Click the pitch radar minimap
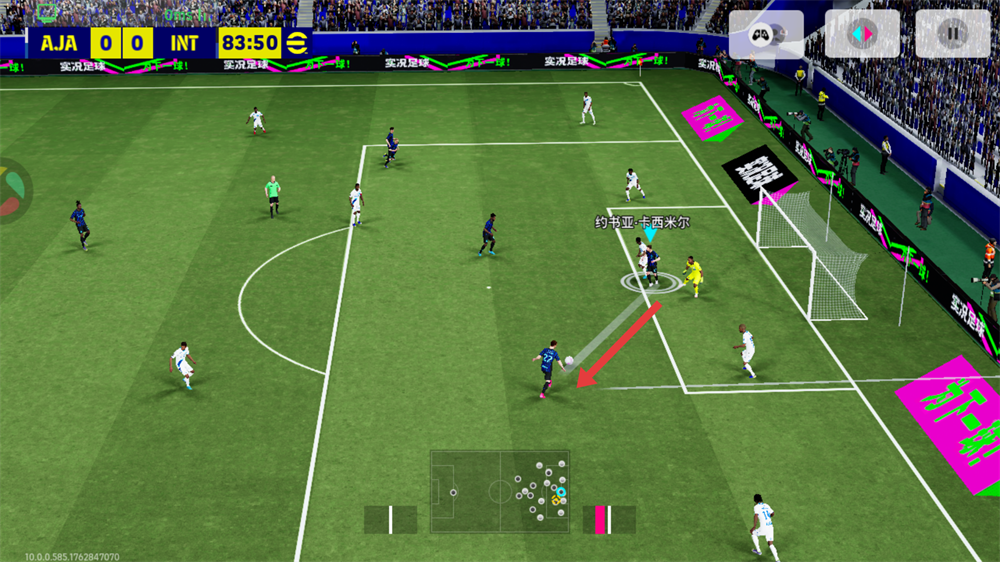The image size is (1000, 562). pos(500,491)
